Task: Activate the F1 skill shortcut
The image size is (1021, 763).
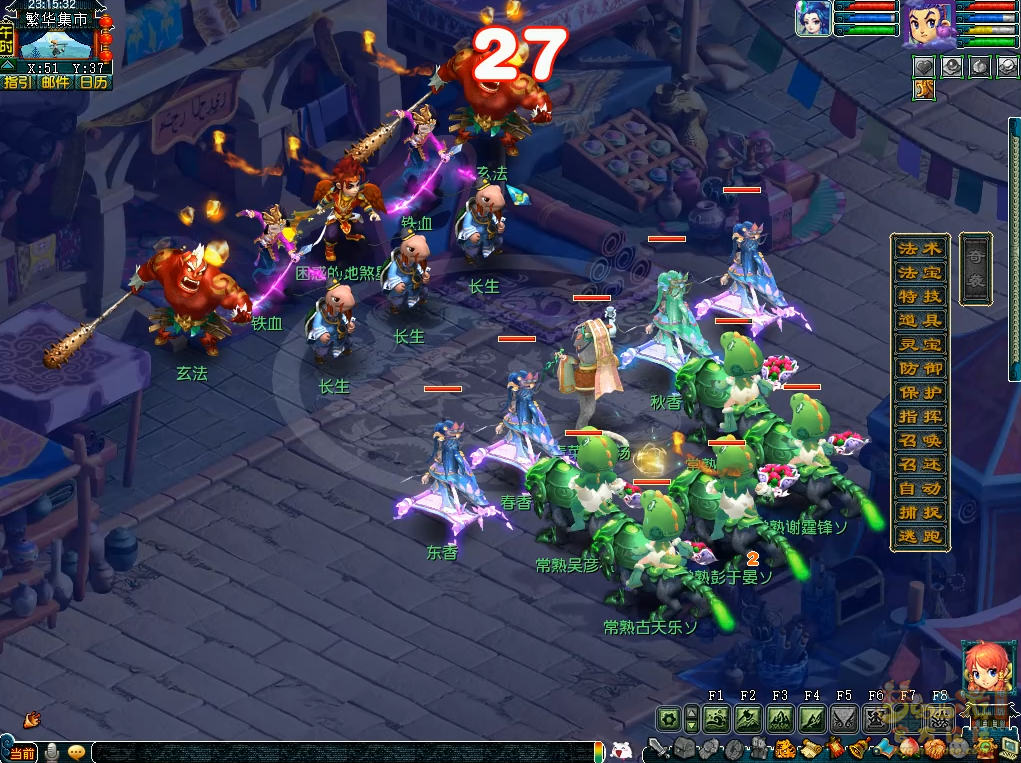Action: point(715,718)
